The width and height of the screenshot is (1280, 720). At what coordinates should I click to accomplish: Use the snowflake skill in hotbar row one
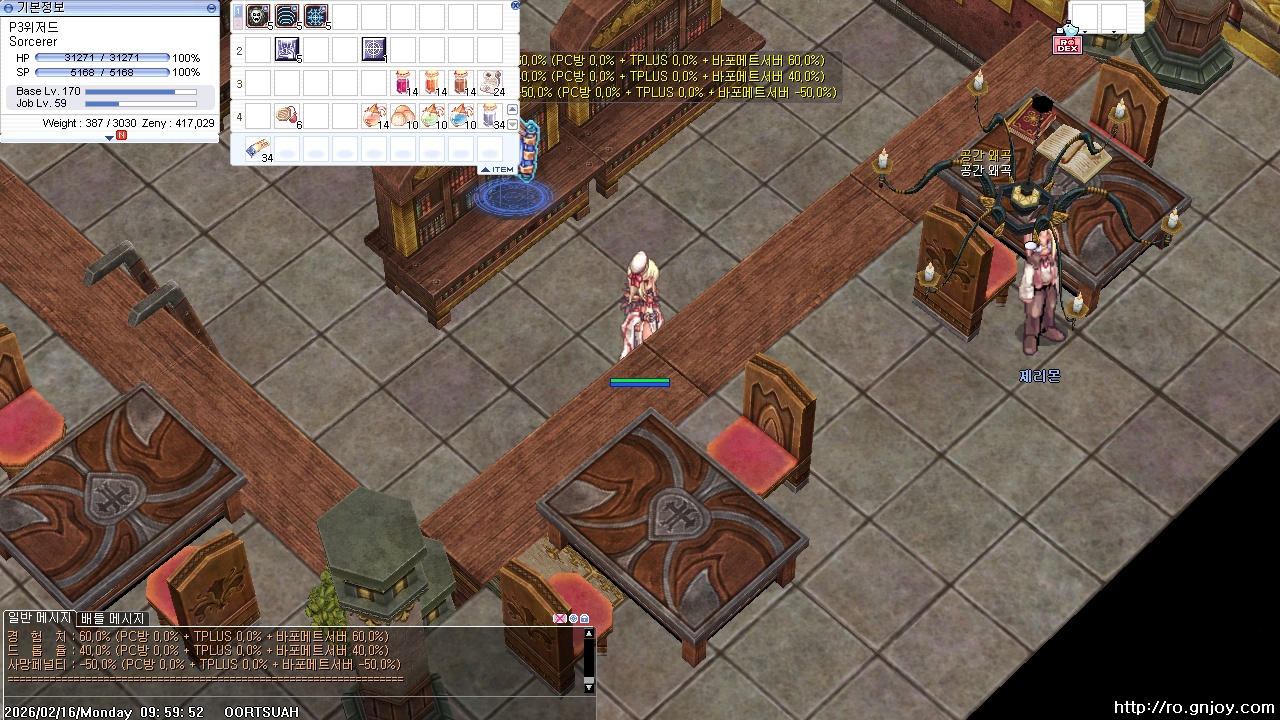click(316, 16)
